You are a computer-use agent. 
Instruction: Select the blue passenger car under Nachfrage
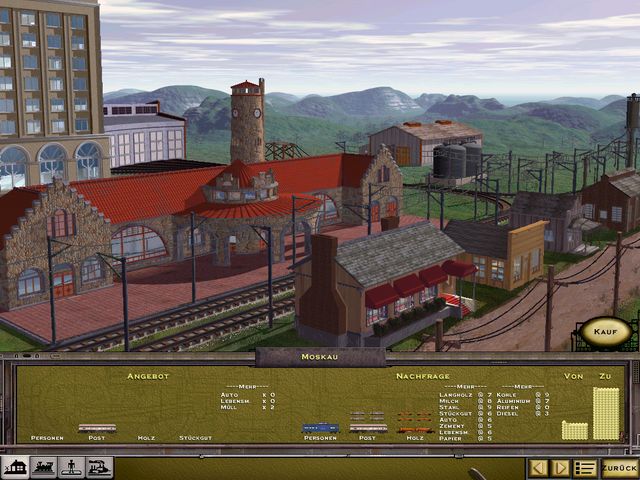(x=320, y=428)
